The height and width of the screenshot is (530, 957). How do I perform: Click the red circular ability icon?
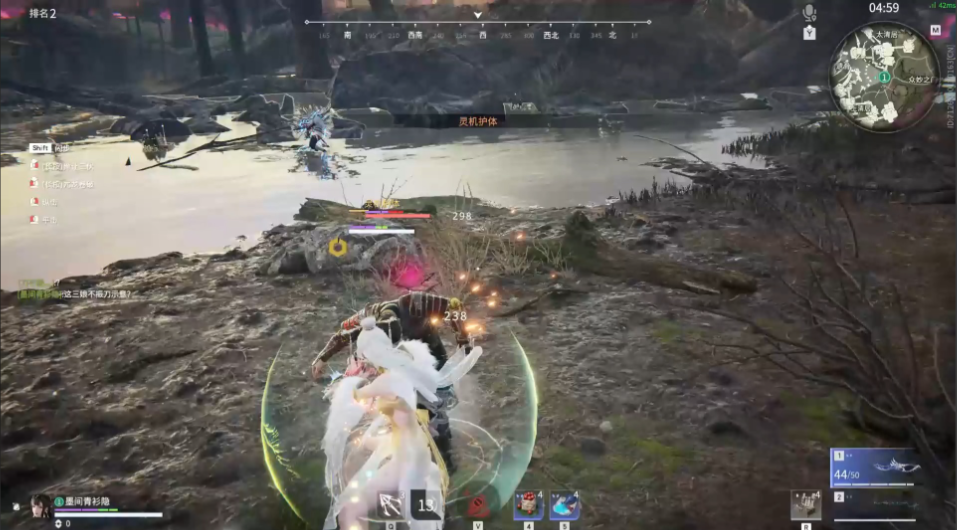coord(478,505)
